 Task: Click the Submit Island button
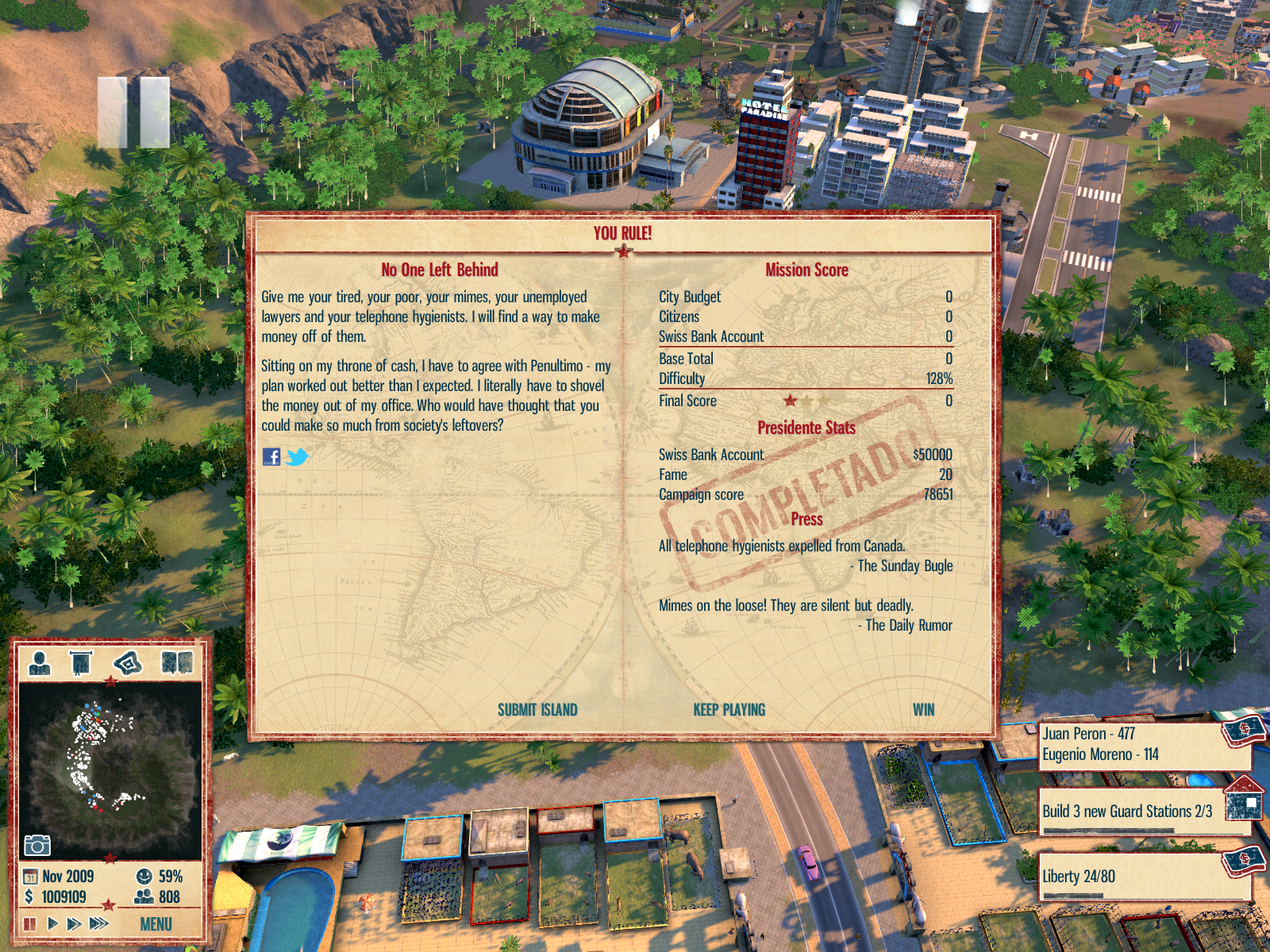pos(537,710)
